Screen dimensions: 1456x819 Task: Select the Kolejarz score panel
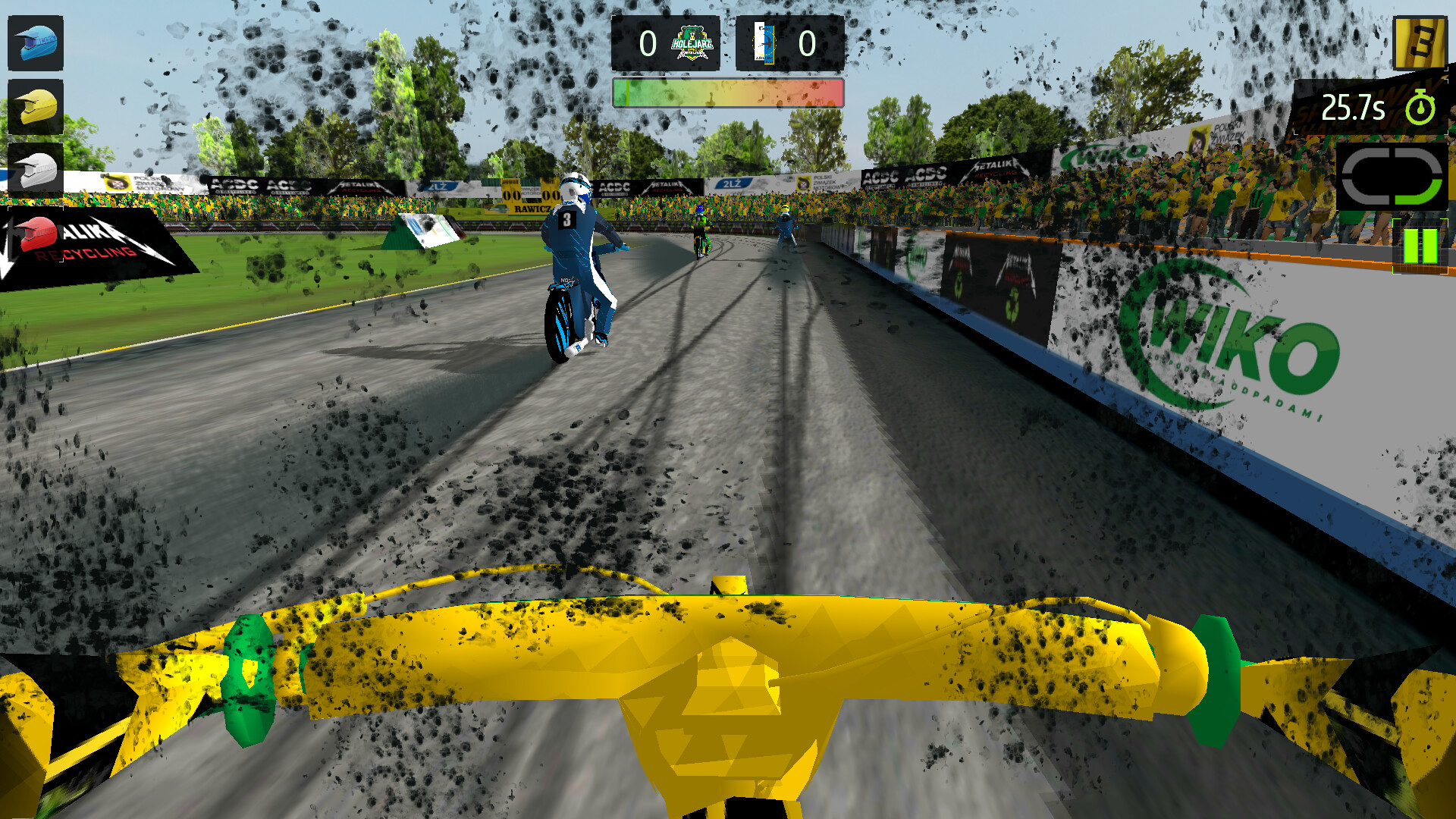point(666,43)
